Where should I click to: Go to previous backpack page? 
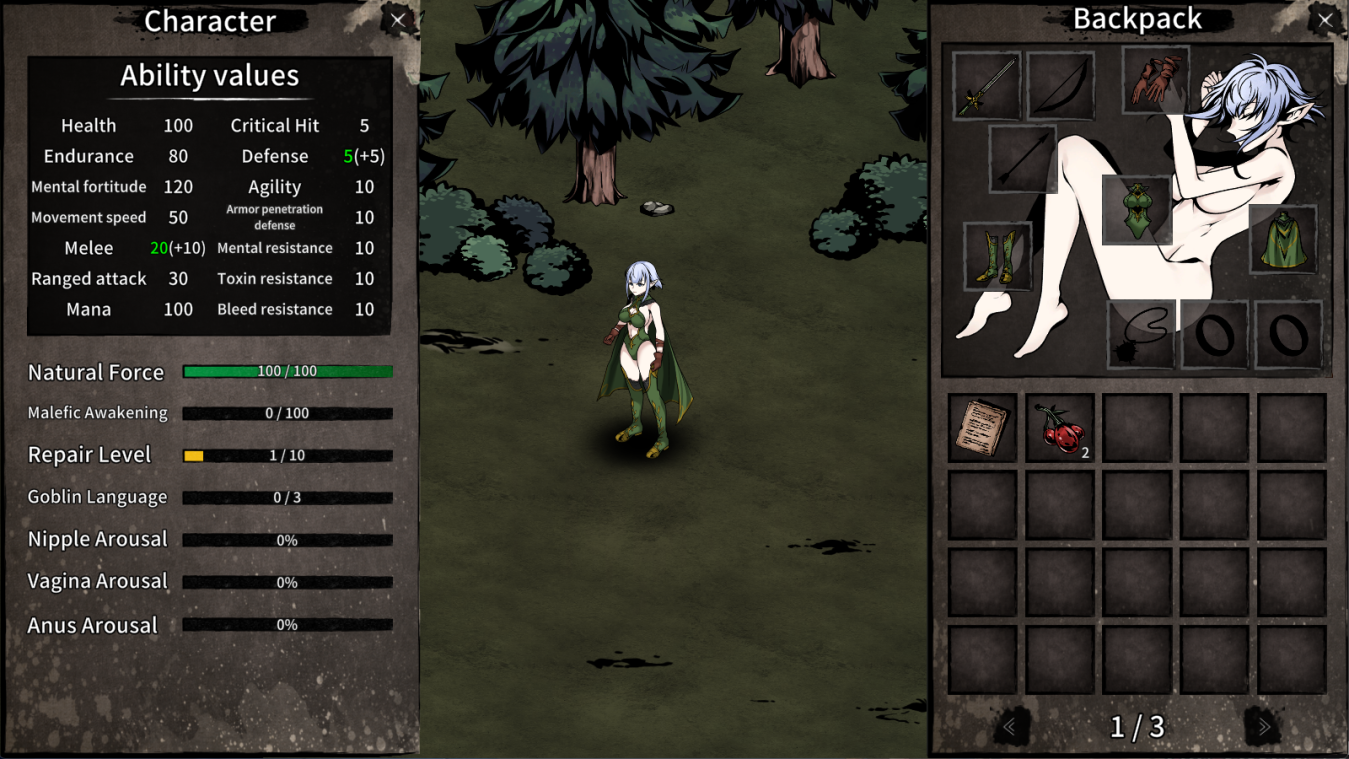click(1010, 727)
